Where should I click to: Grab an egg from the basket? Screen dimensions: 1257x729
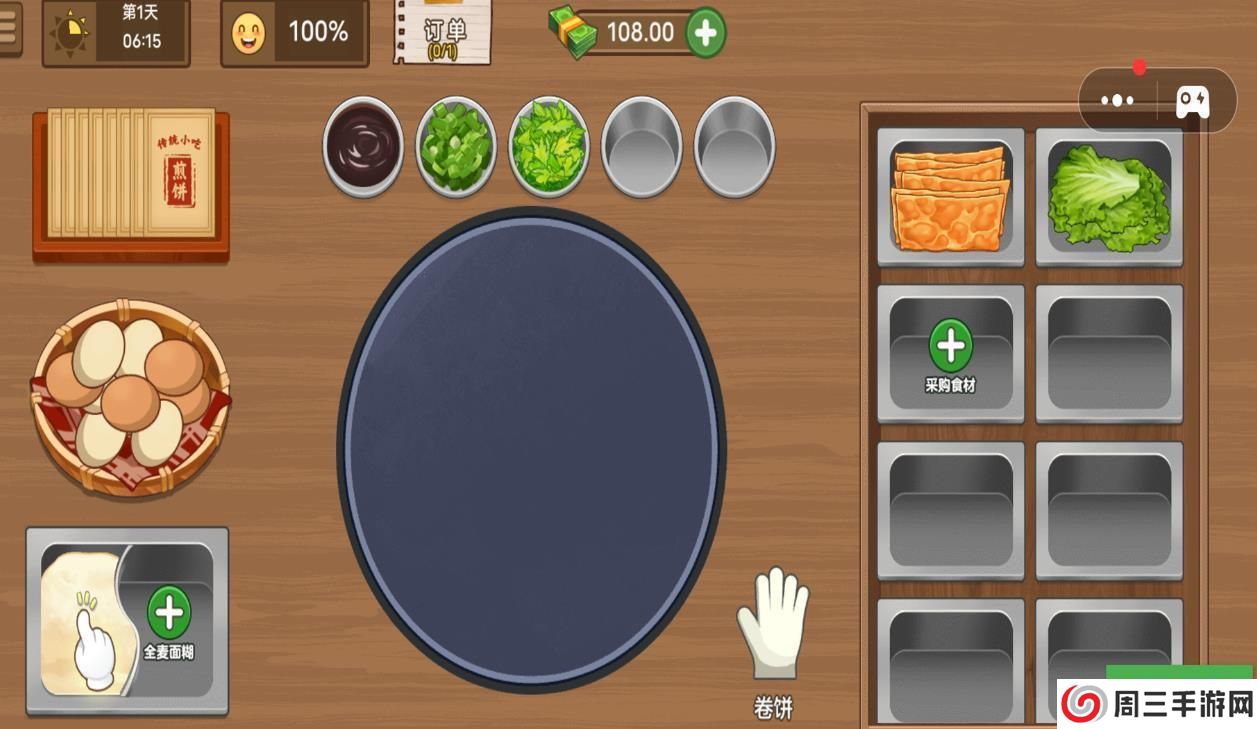130,398
